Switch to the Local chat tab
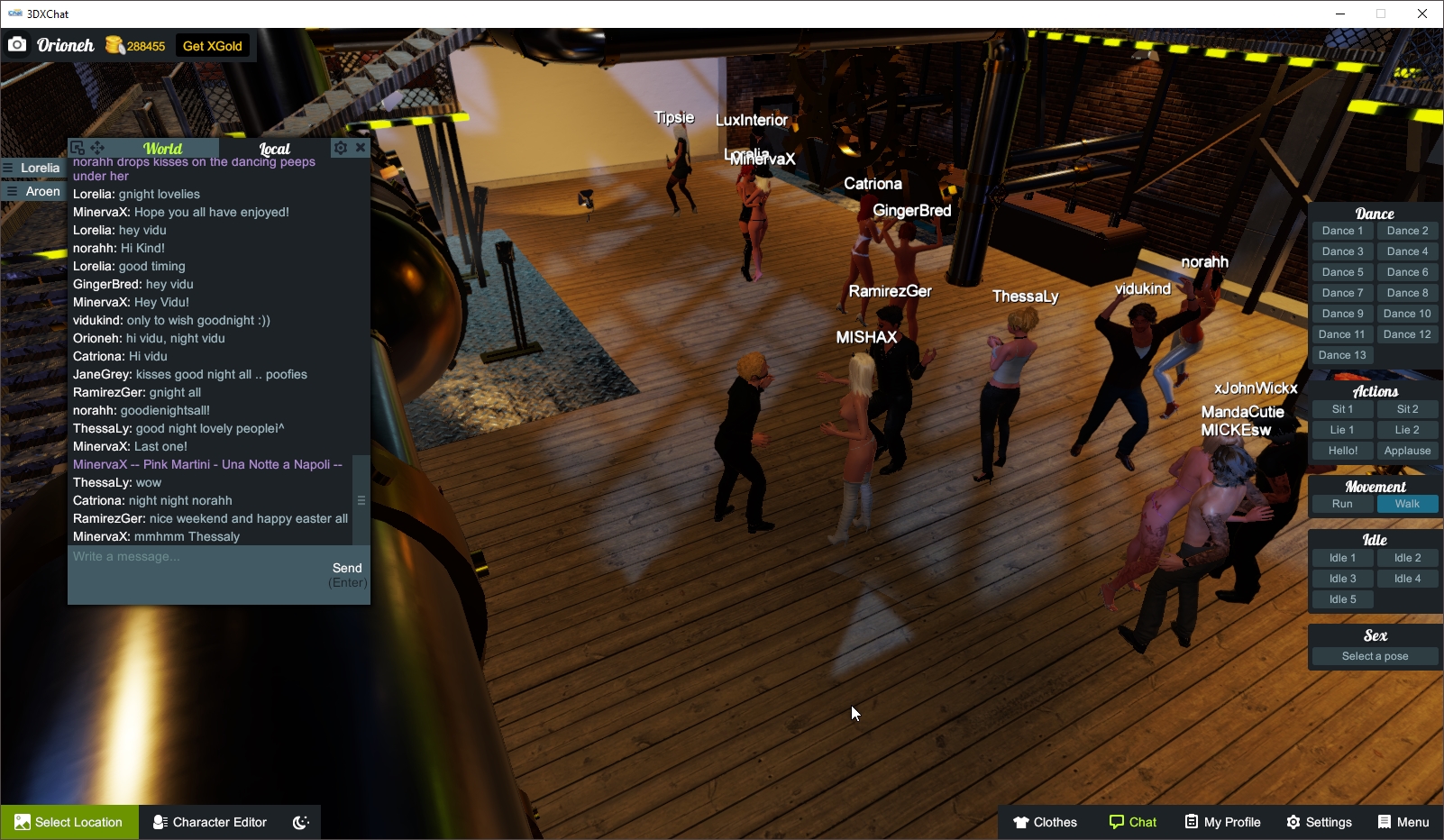The image size is (1444, 840). coord(274,147)
